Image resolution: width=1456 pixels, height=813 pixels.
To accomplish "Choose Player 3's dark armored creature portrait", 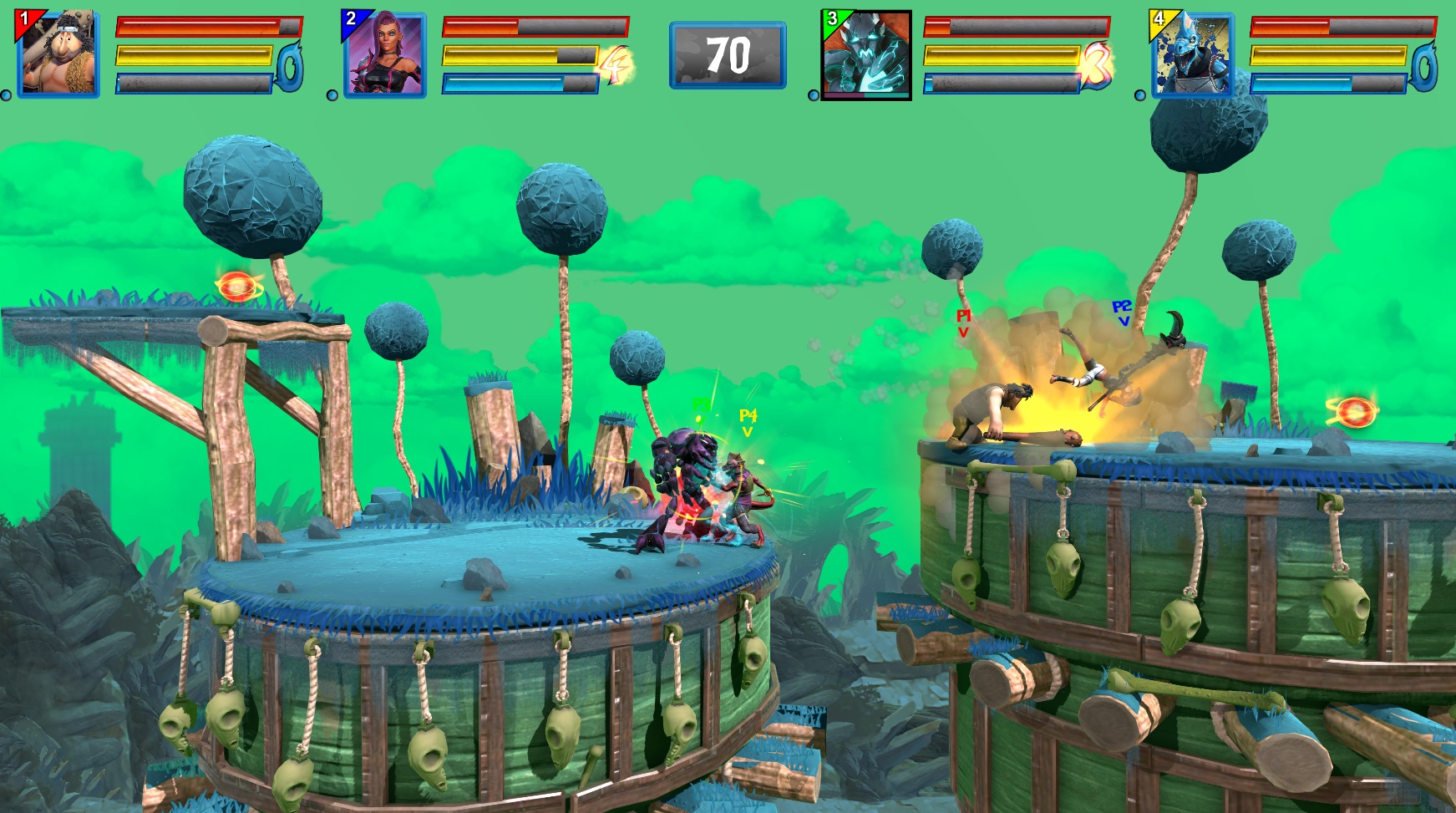I will pyautogui.click(x=866, y=55).
